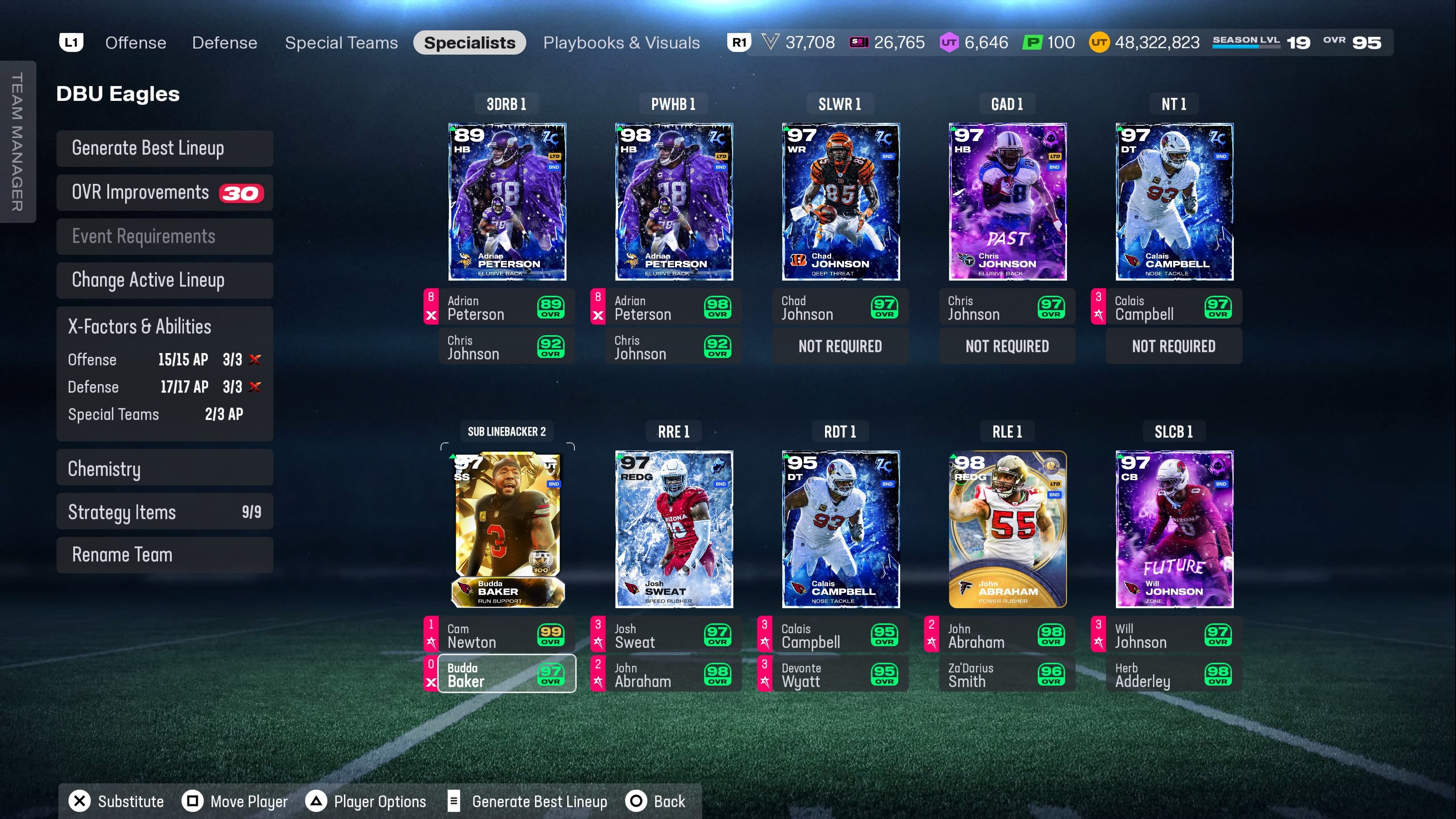Click Generate Best Lineup in side menu

pyautogui.click(x=165, y=148)
